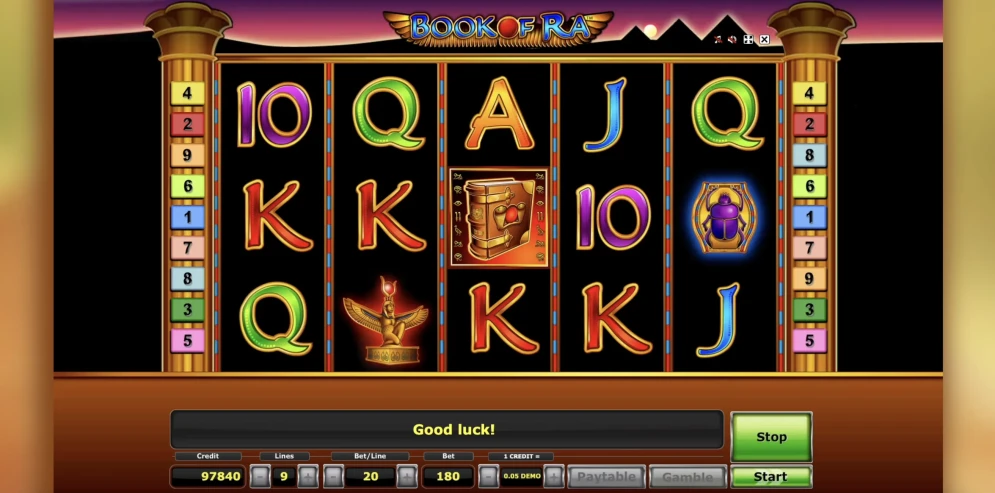Click the green Stop button
This screenshot has height=493, width=995.
[x=770, y=437]
